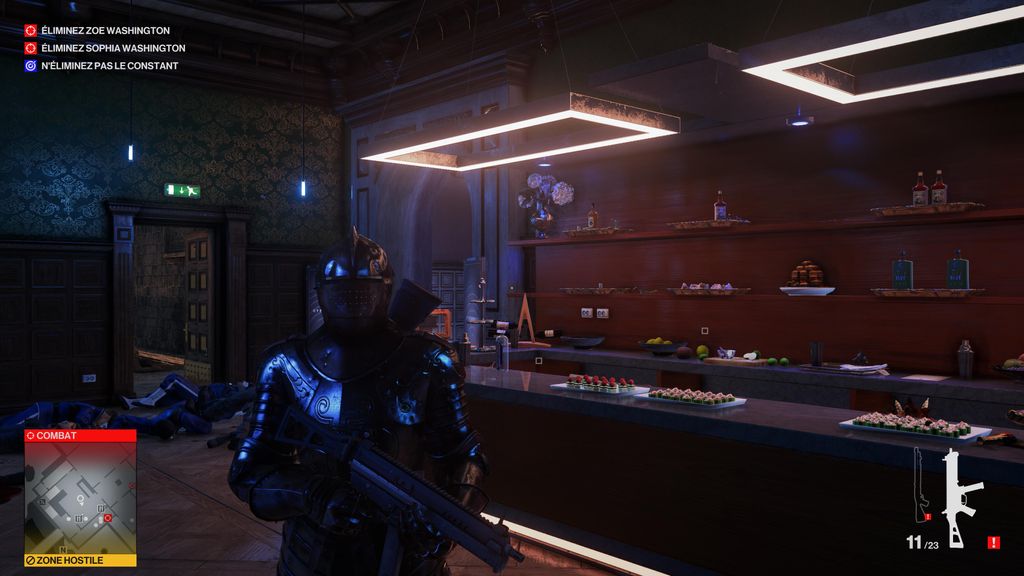Viewport: 1024px width, 576px height.
Task: Click the red target marker on the minimap
Action: (x=107, y=517)
